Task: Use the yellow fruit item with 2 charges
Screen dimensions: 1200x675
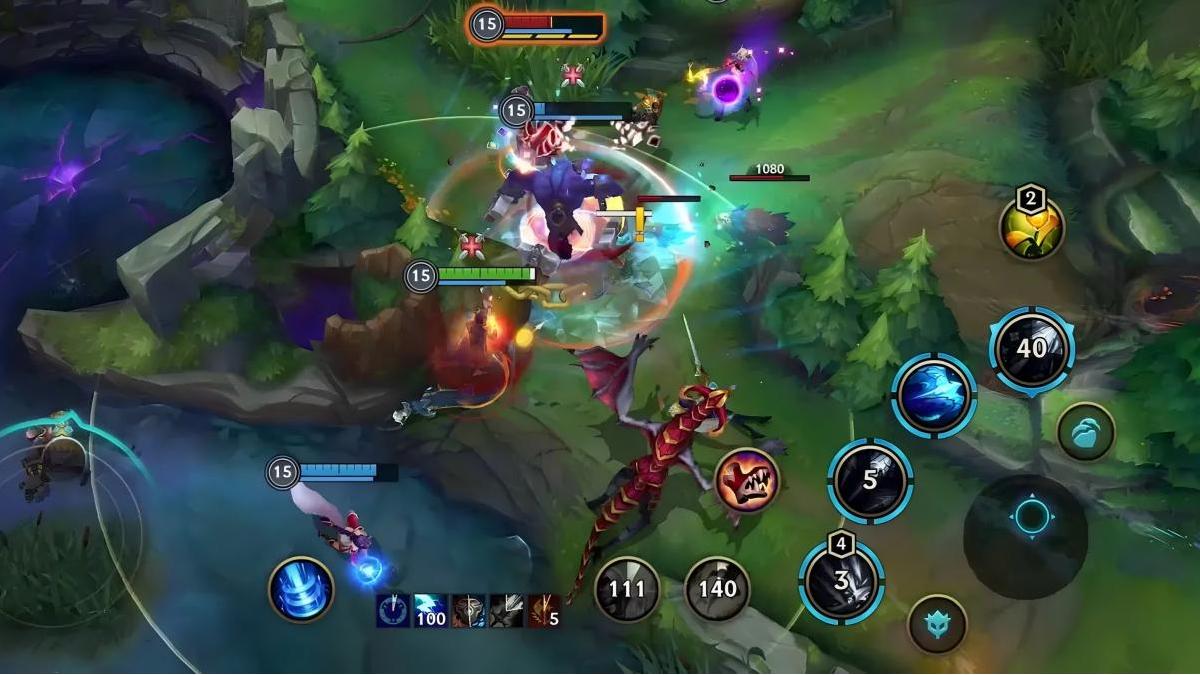Action: [x=1032, y=227]
